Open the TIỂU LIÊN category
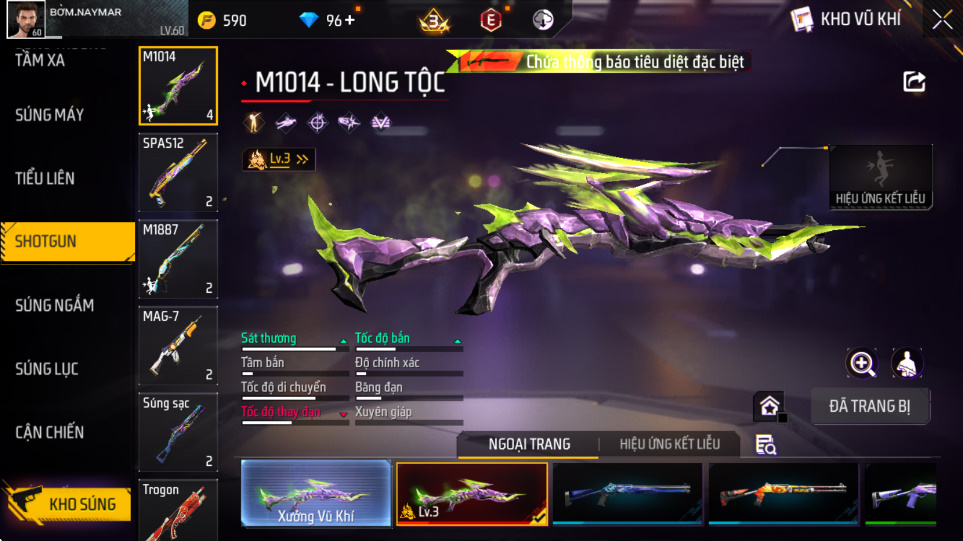The height and width of the screenshot is (541, 963). click(45, 178)
